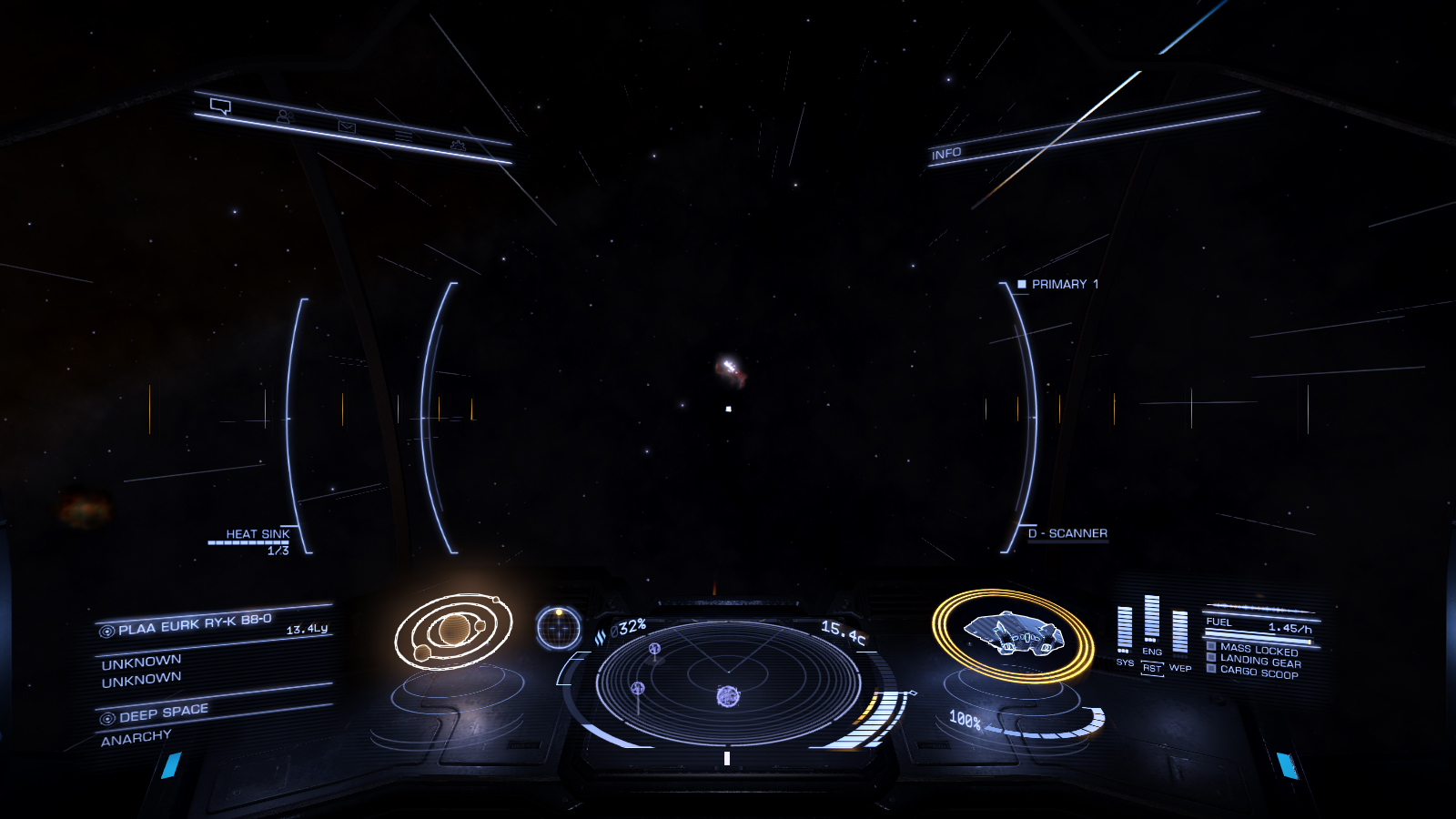Image resolution: width=1456 pixels, height=819 pixels.
Task: Select PLAA EURK RY-K B8-0 destination
Action: click(x=194, y=624)
